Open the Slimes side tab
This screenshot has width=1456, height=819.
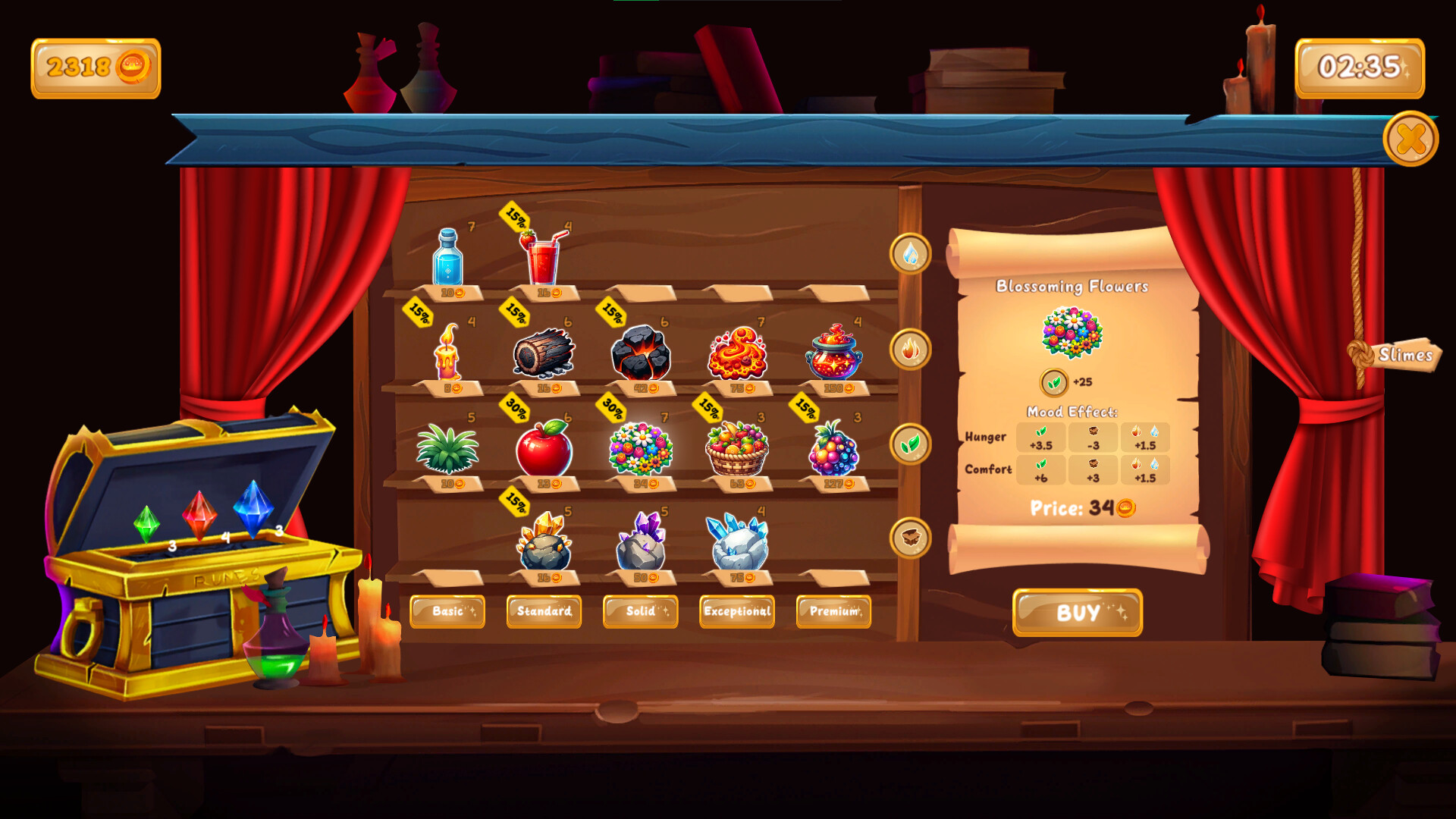(1407, 353)
